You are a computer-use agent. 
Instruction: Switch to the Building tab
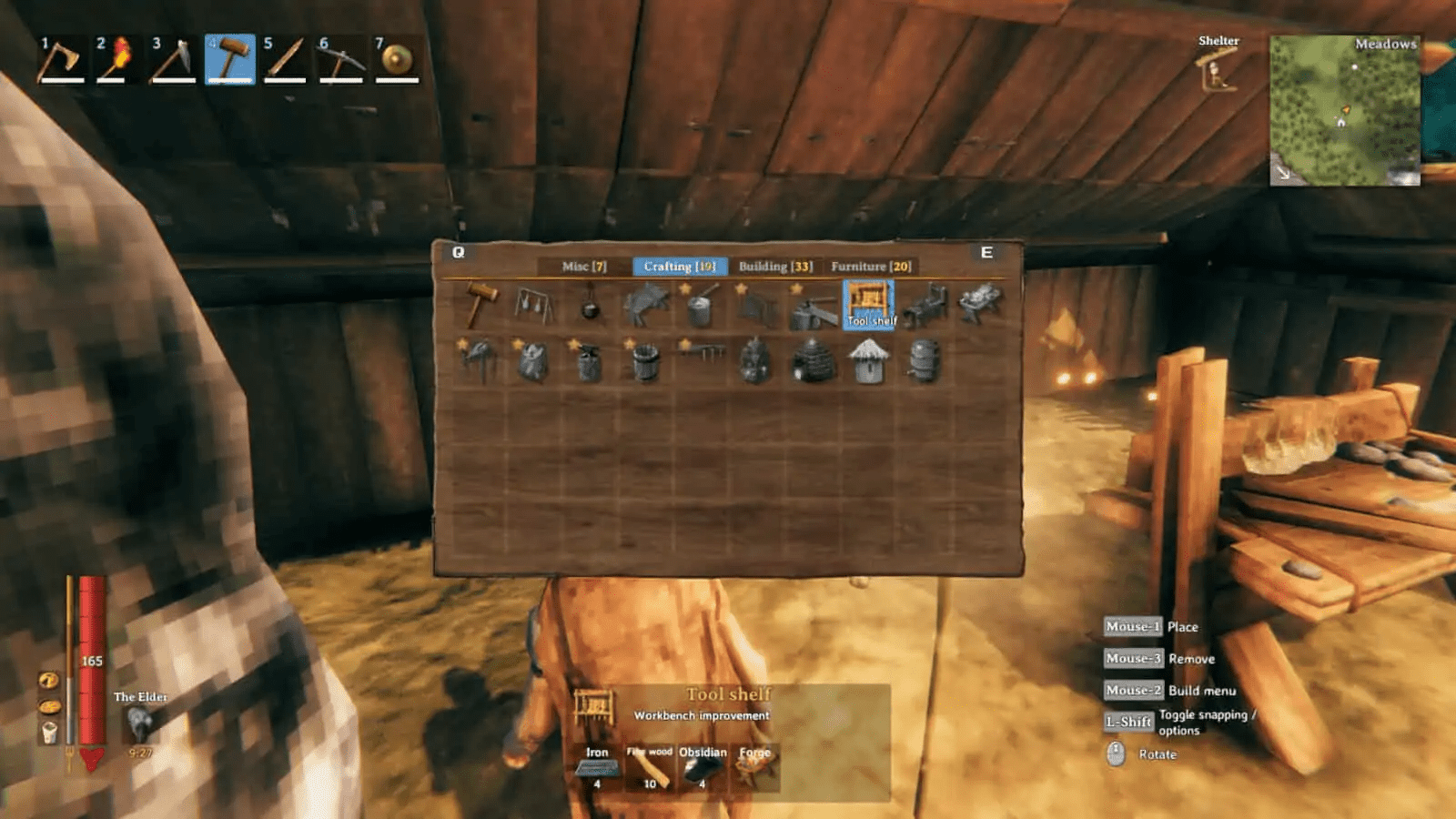coord(775,267)
